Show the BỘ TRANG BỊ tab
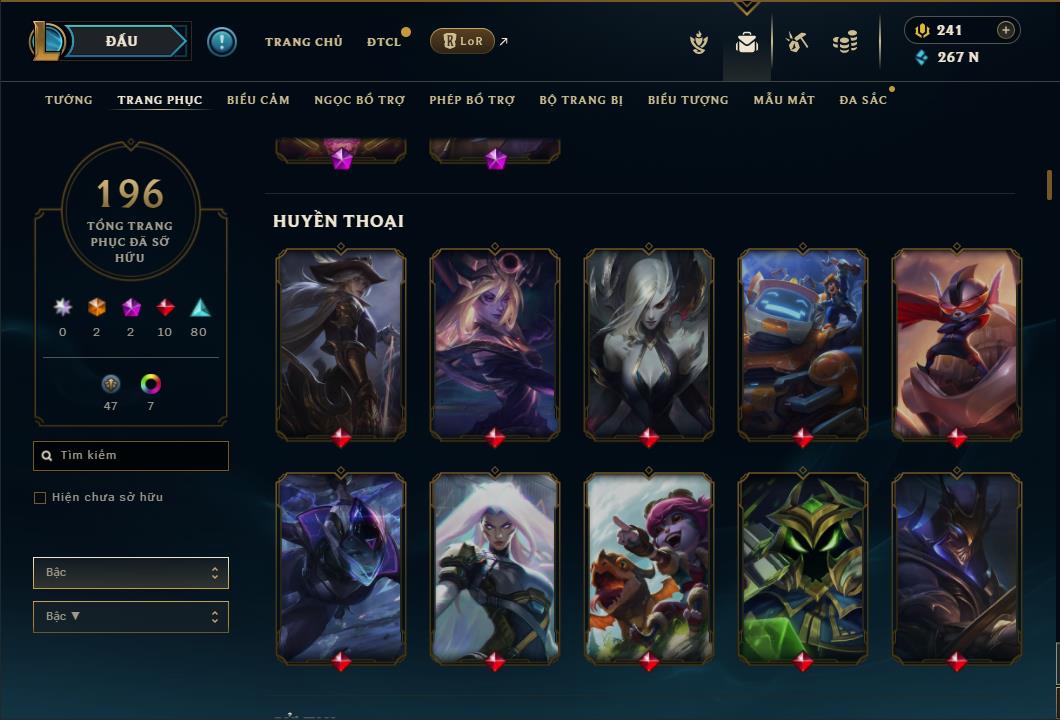Image resolution: width=1060 pixels, height=720 pixels. [x=581, y=100]
